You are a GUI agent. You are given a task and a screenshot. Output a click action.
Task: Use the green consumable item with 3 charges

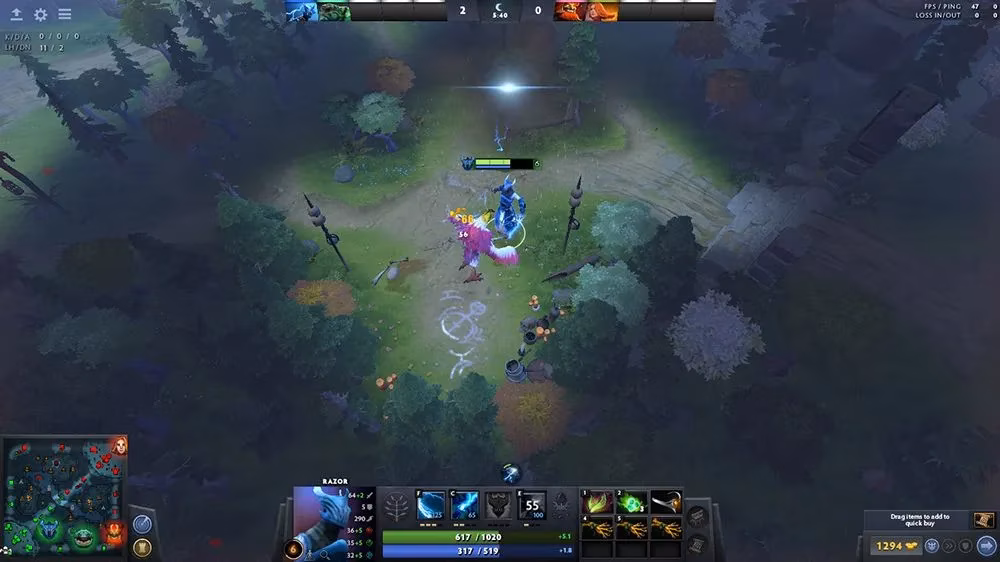(633, 502)
